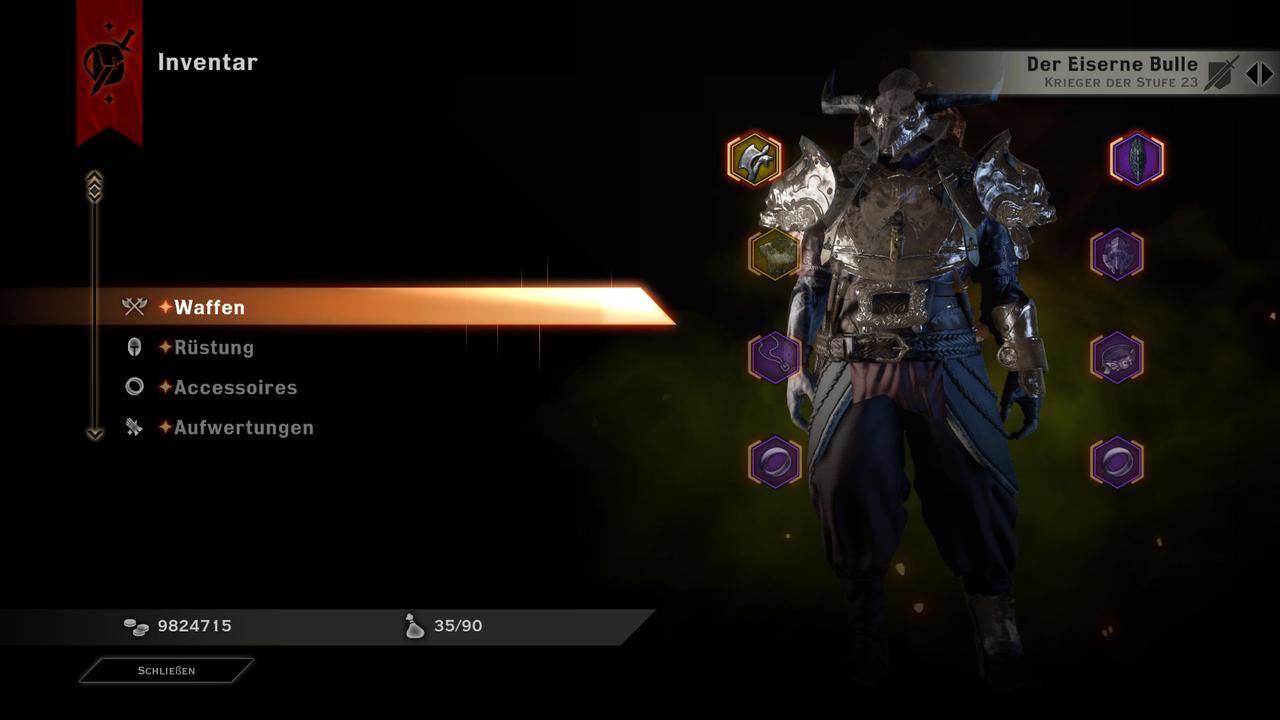This screenshot has width=1280, height=720.
Task: Switch to the Accessoires category
Action: tap(236, 387)
